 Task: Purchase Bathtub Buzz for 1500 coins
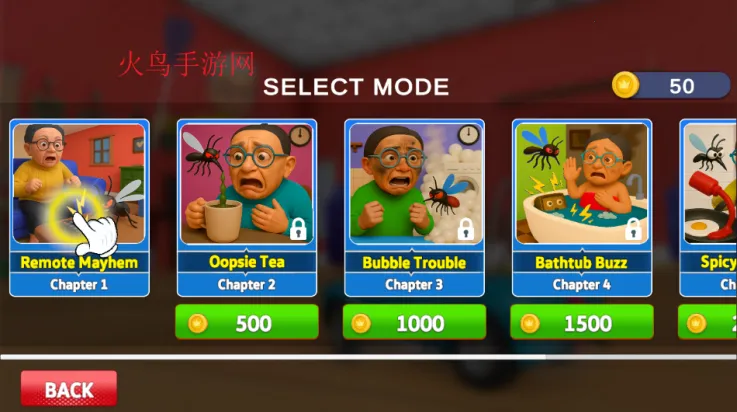(582, 323)
